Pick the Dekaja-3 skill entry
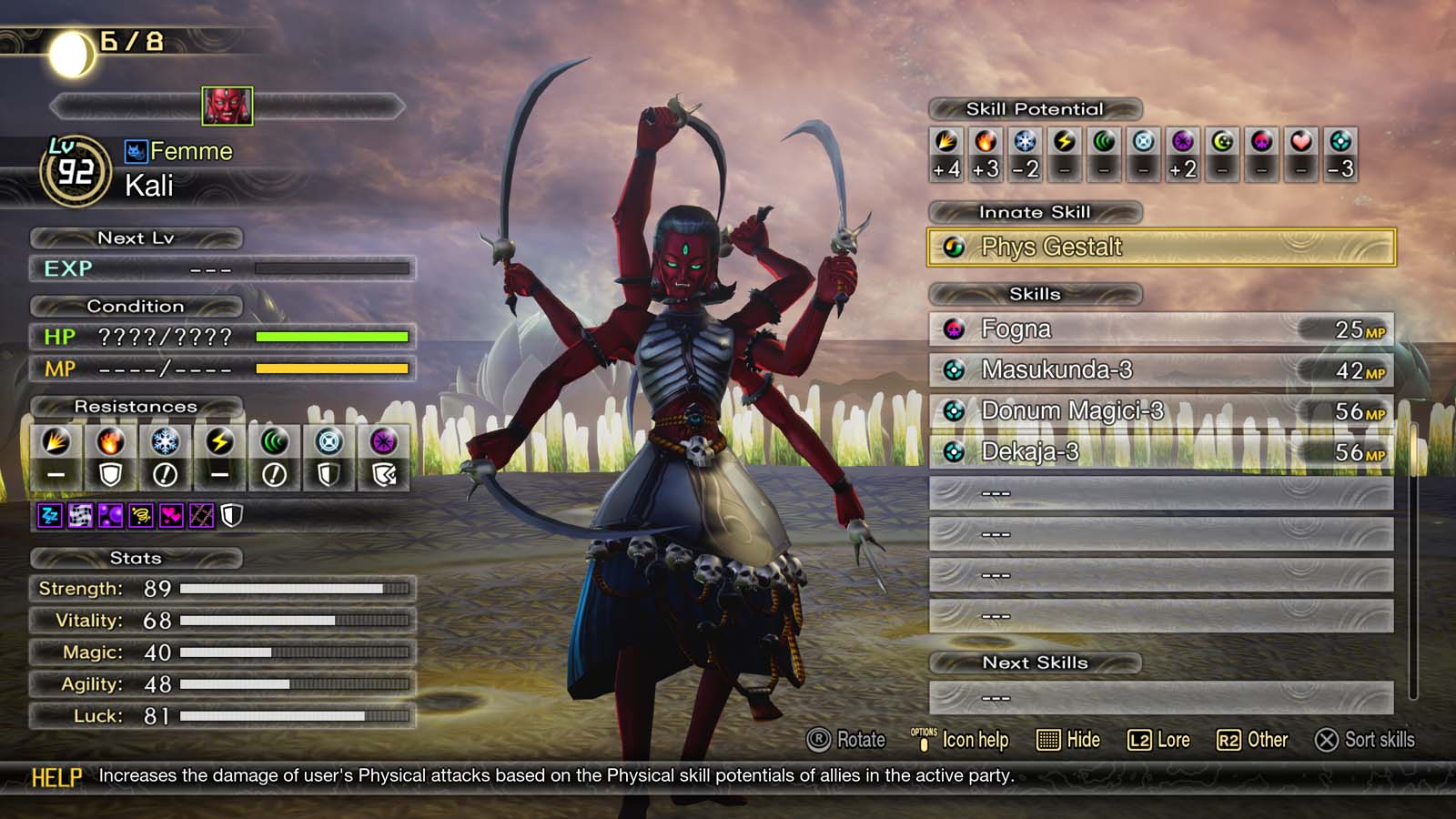1456x819 pixels. click(1160, 452)
